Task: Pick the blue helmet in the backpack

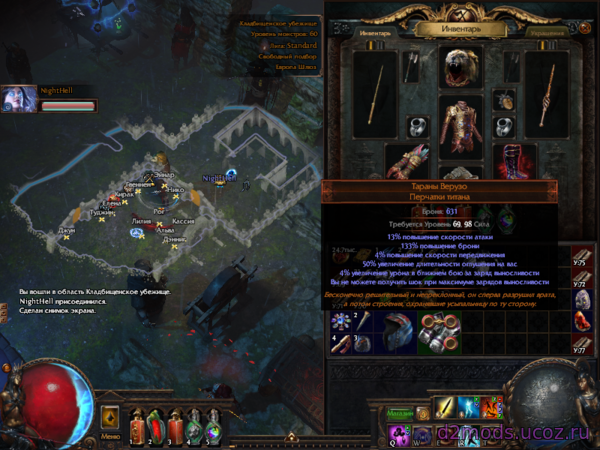Action: point(394,332)
